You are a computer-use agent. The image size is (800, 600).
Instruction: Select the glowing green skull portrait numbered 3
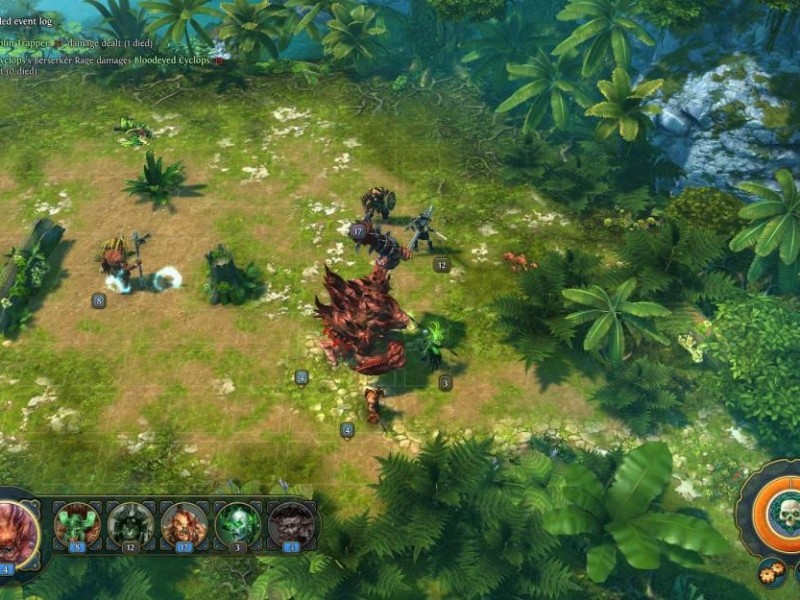pyautogui.click(x=238, y=524)
